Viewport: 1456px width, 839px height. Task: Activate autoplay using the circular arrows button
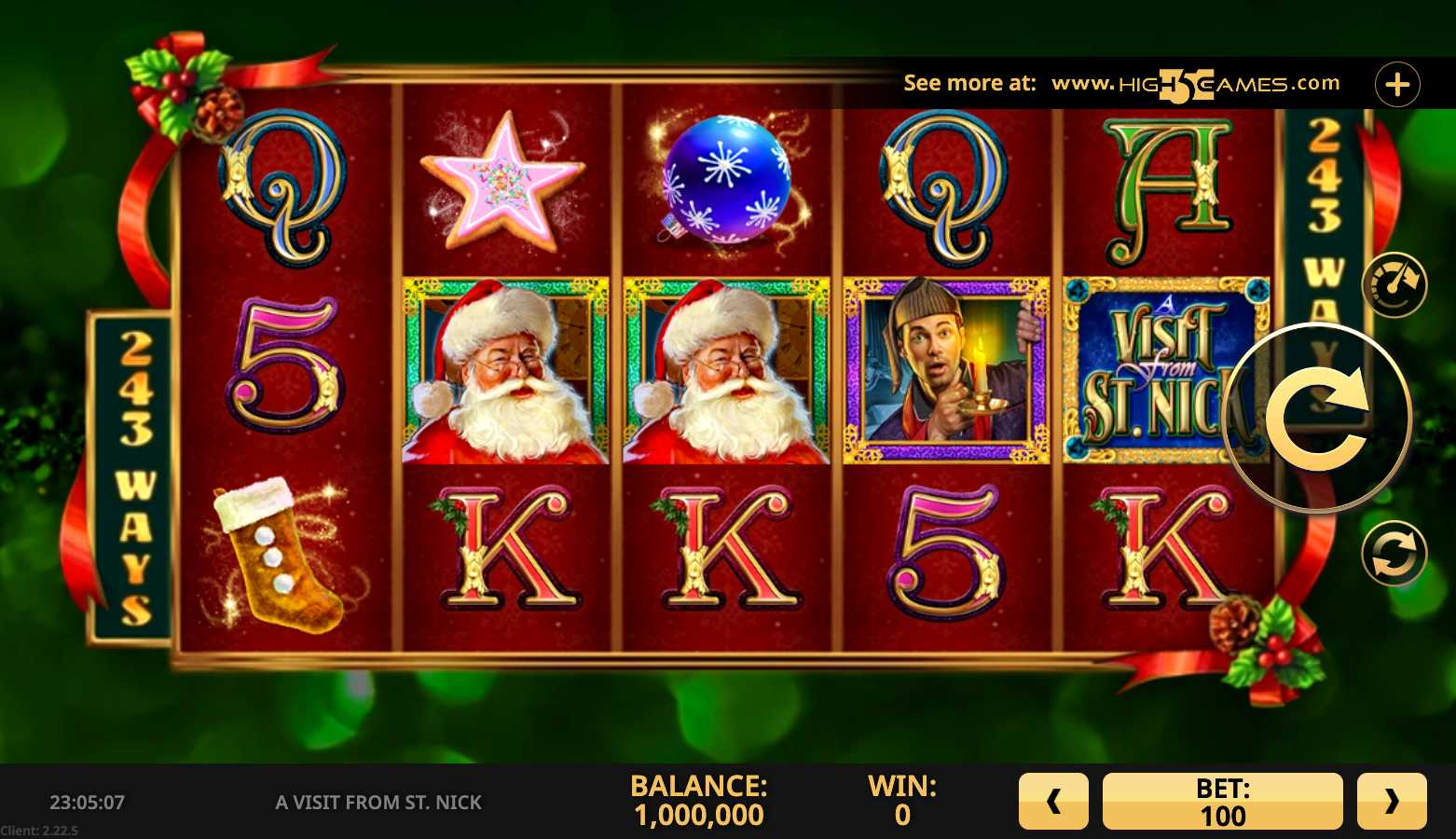point(1394,553)
